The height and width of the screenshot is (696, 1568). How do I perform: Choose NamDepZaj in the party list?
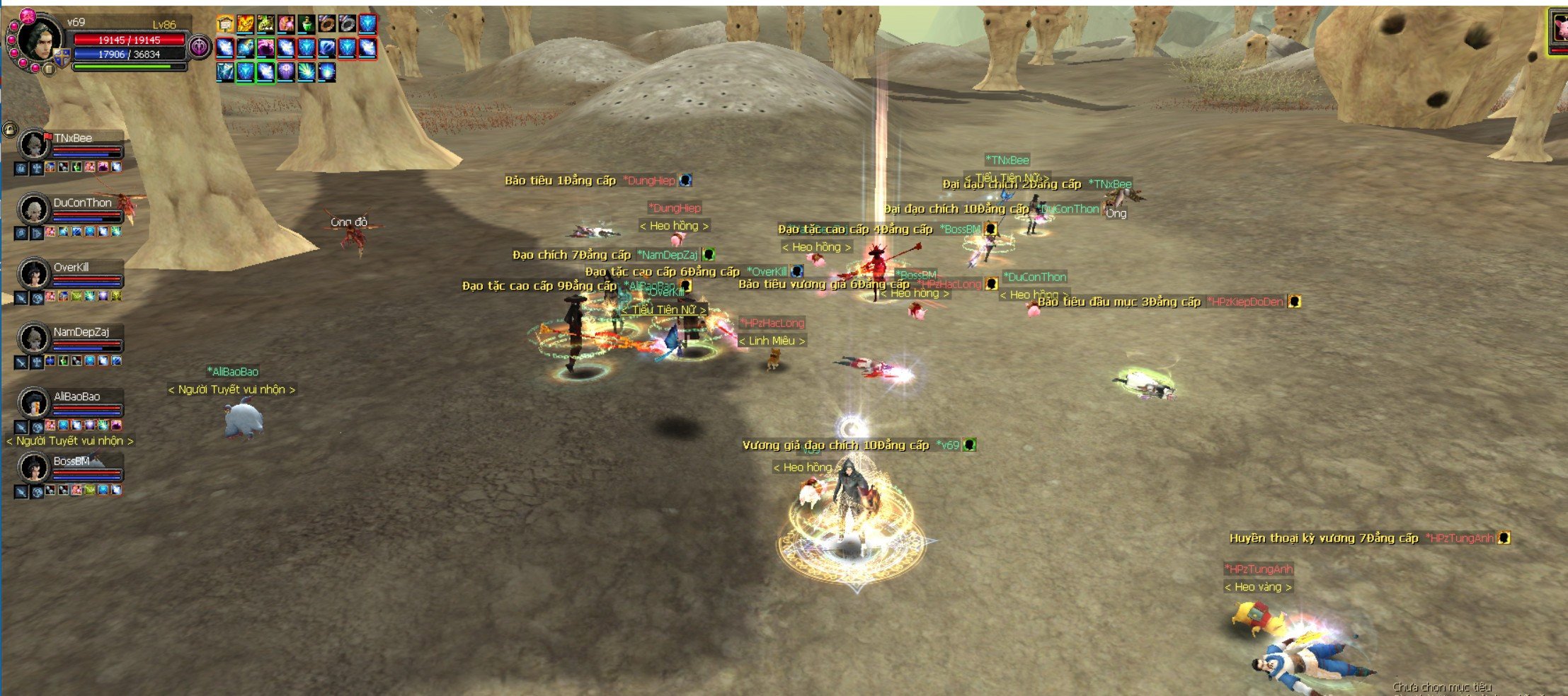tap(33, 338)
